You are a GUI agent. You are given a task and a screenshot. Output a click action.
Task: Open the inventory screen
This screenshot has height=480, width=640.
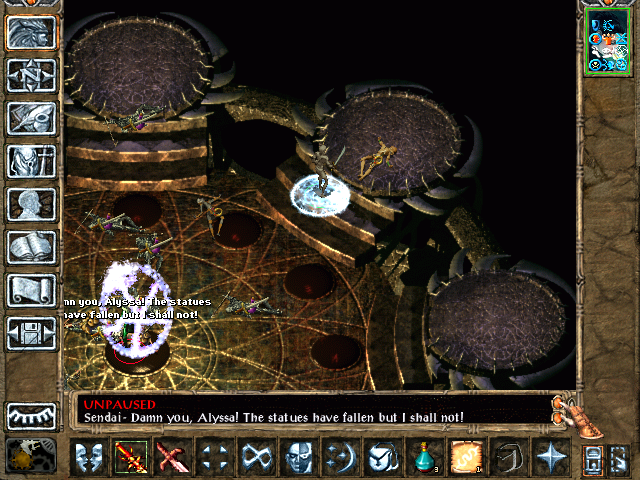pyautogui.click(x=31, y=161)
